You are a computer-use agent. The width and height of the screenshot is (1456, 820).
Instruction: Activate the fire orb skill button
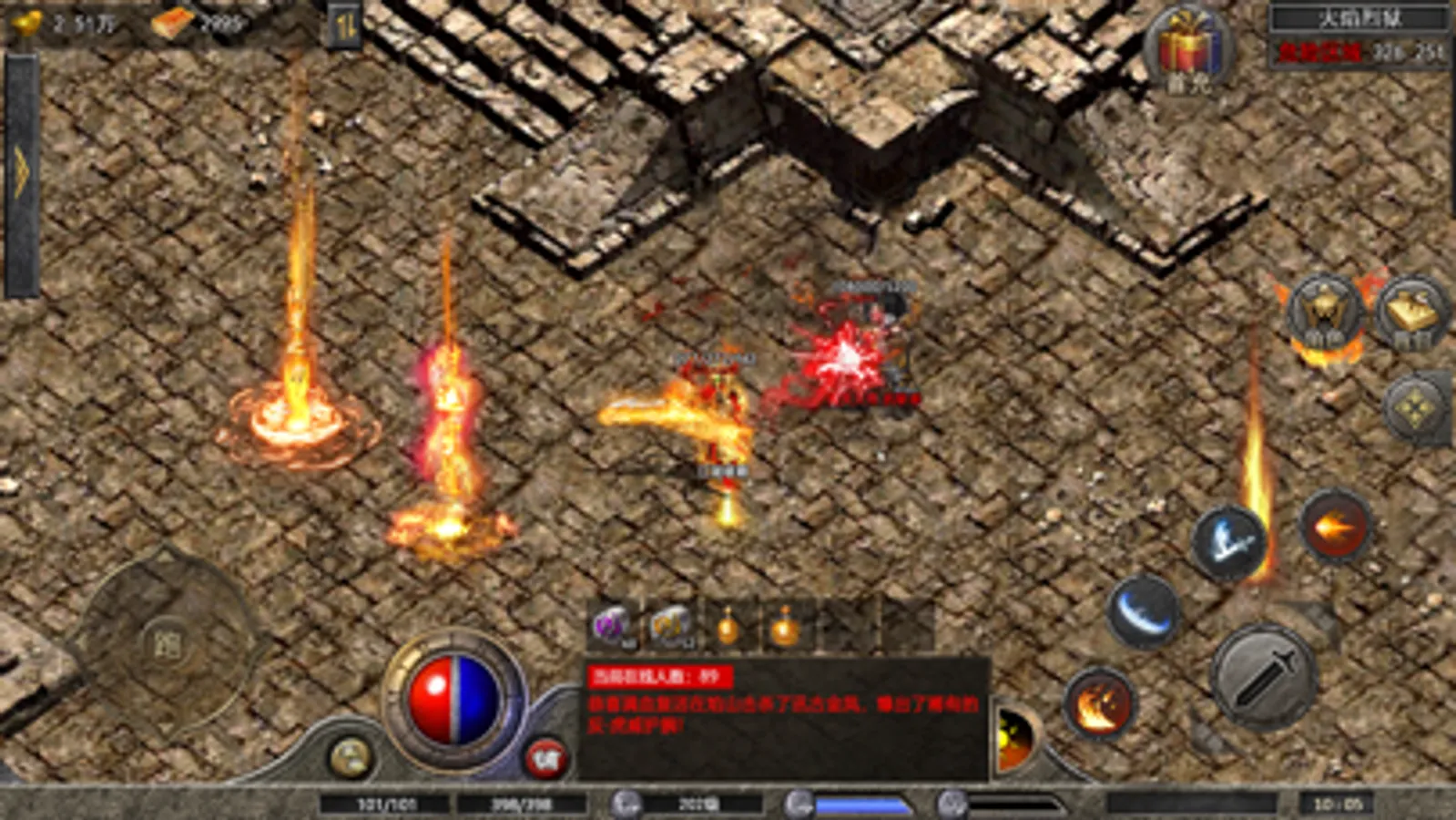tap(1335, 527)
